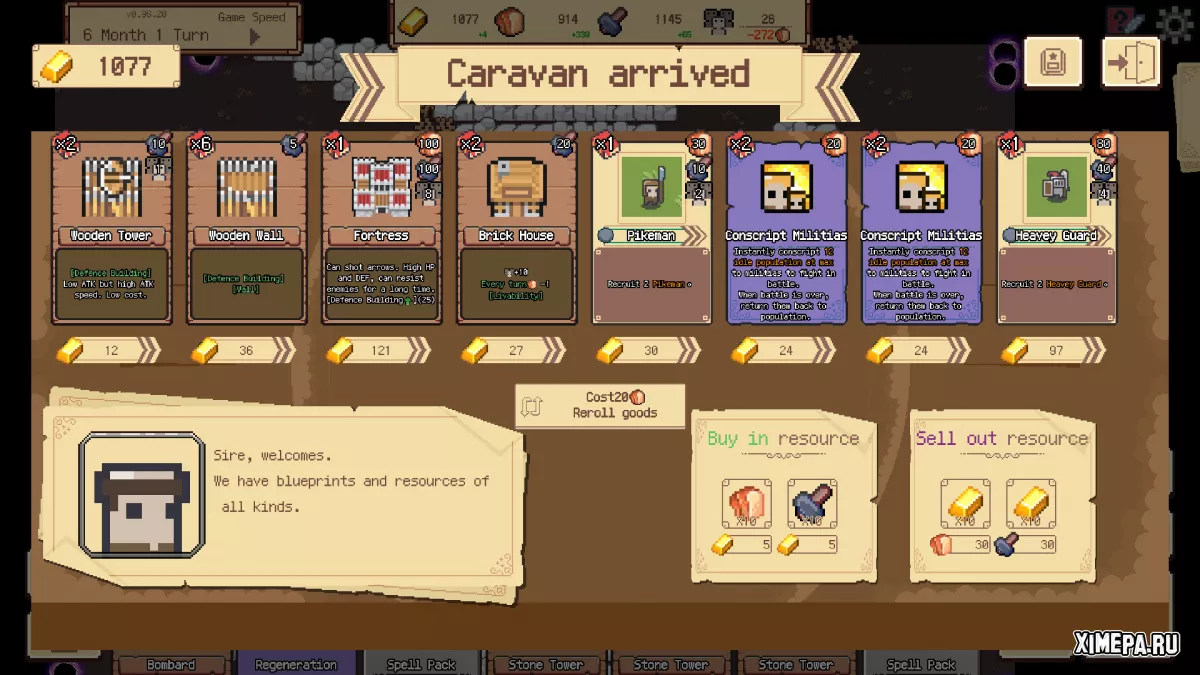Screen dimensions: 1200x675
Task: Buy the Heavy Guard card
Action: [1057, 230]
